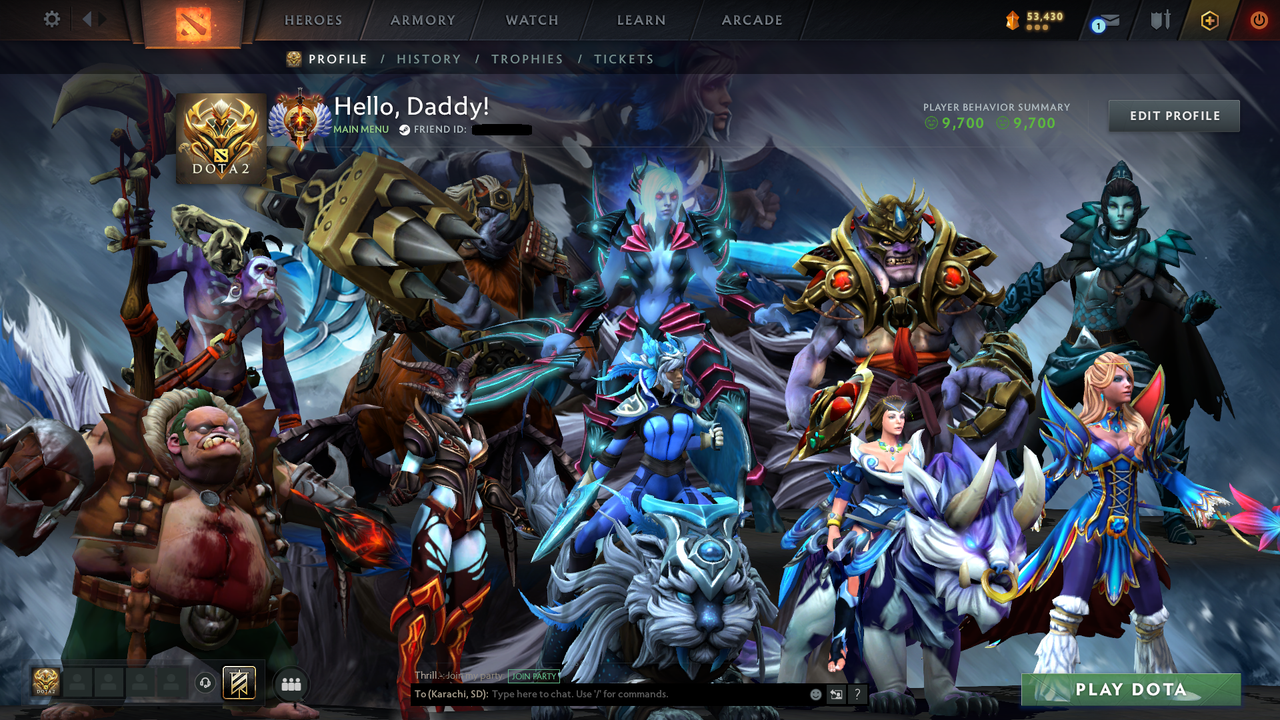Click the red power button to exit
Image resolution: width=1280 pixels, height=720 pixels.
[x=1258, y=19]
